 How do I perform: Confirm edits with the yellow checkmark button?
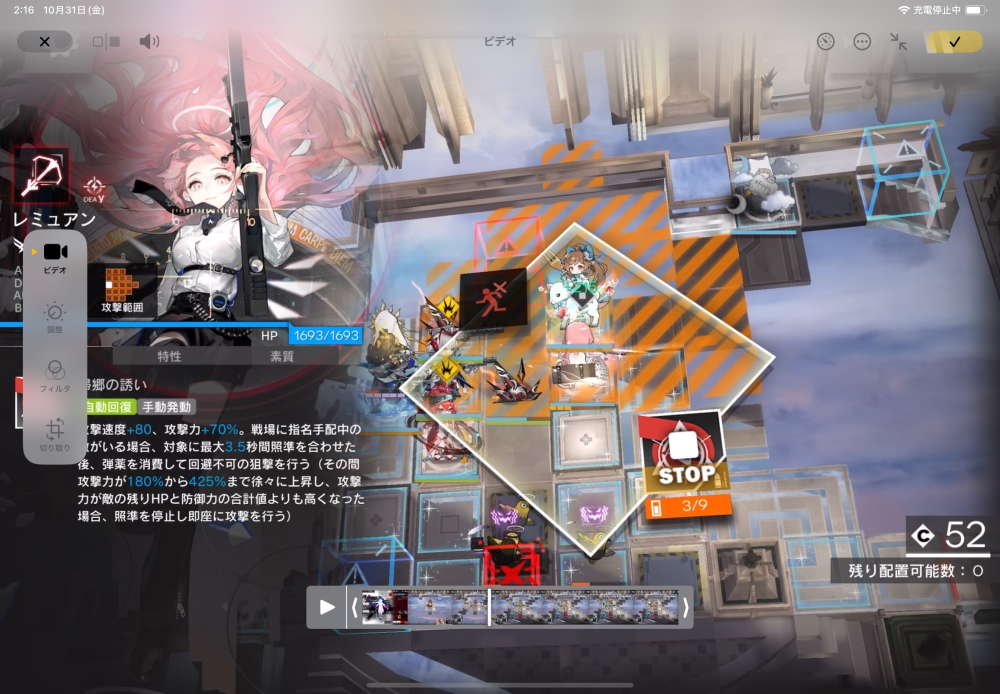point(954,42)
